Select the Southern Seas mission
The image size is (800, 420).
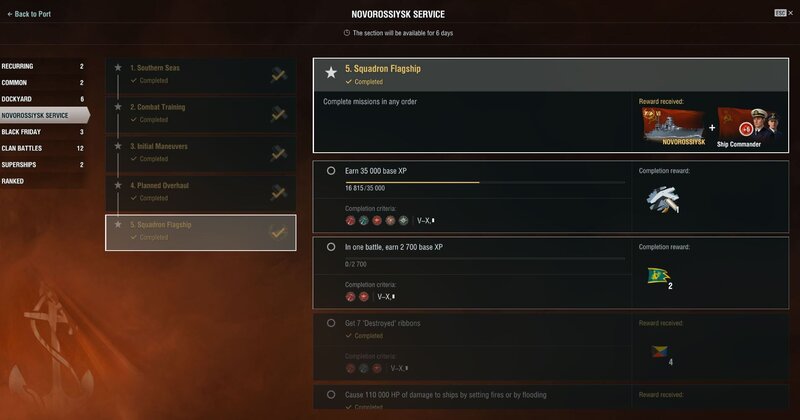click(x=200, y=74)
